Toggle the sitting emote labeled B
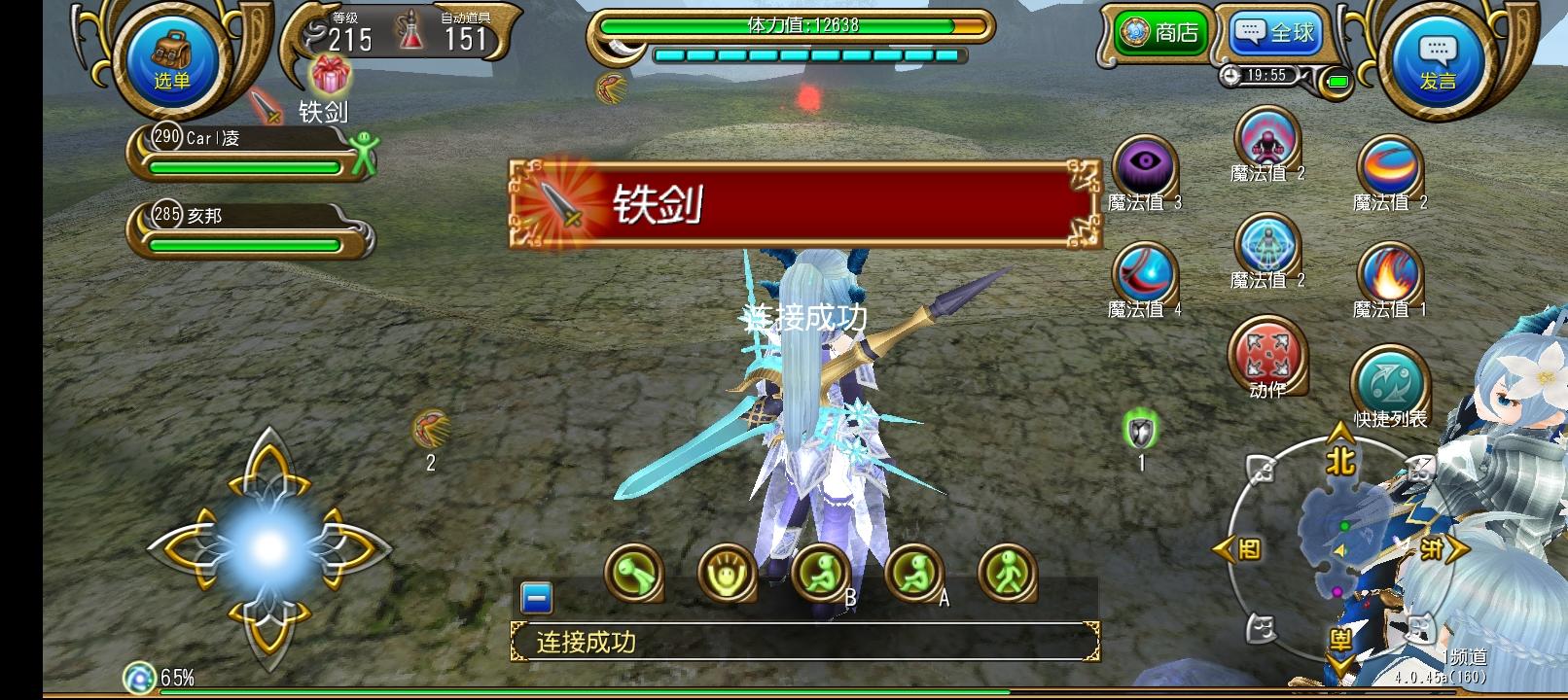 click(820, 576)
